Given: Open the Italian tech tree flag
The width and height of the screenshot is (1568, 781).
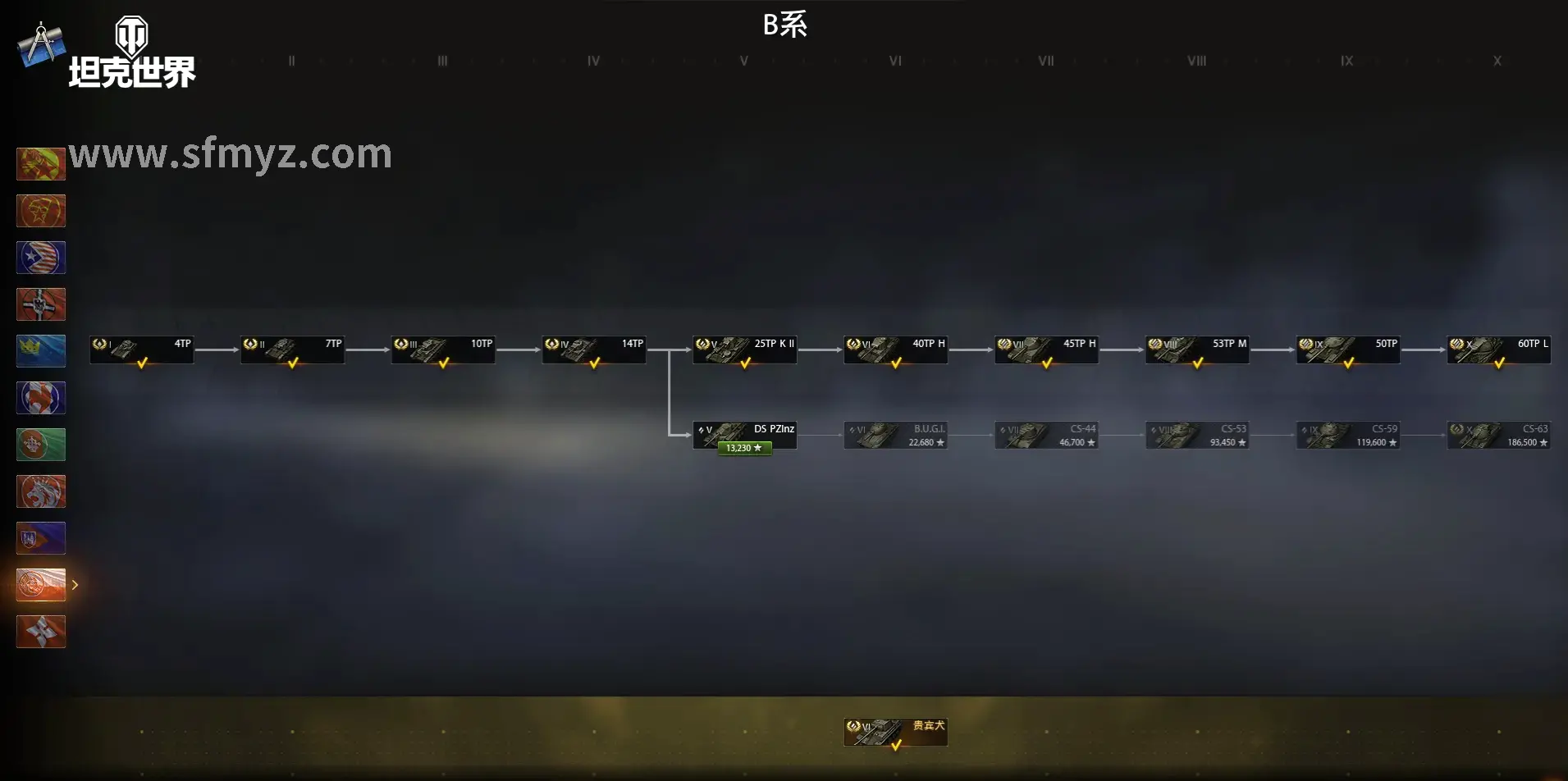Looking at the screenshot, I should [x=41, y=444].
